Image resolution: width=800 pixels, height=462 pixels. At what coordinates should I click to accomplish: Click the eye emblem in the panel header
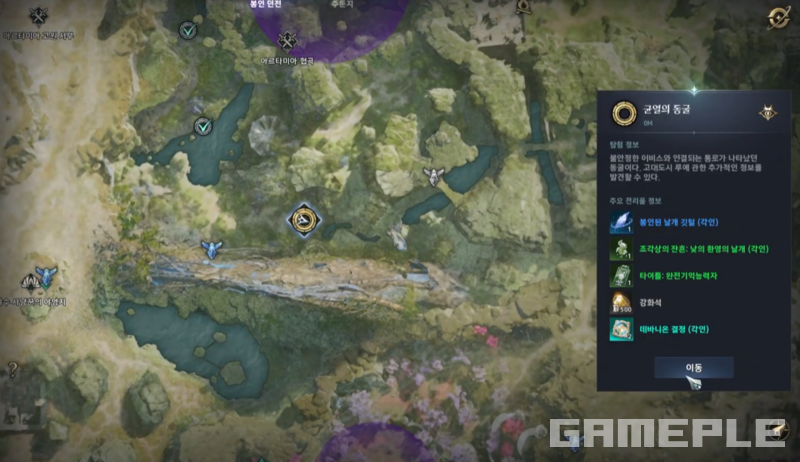(767, 113)
